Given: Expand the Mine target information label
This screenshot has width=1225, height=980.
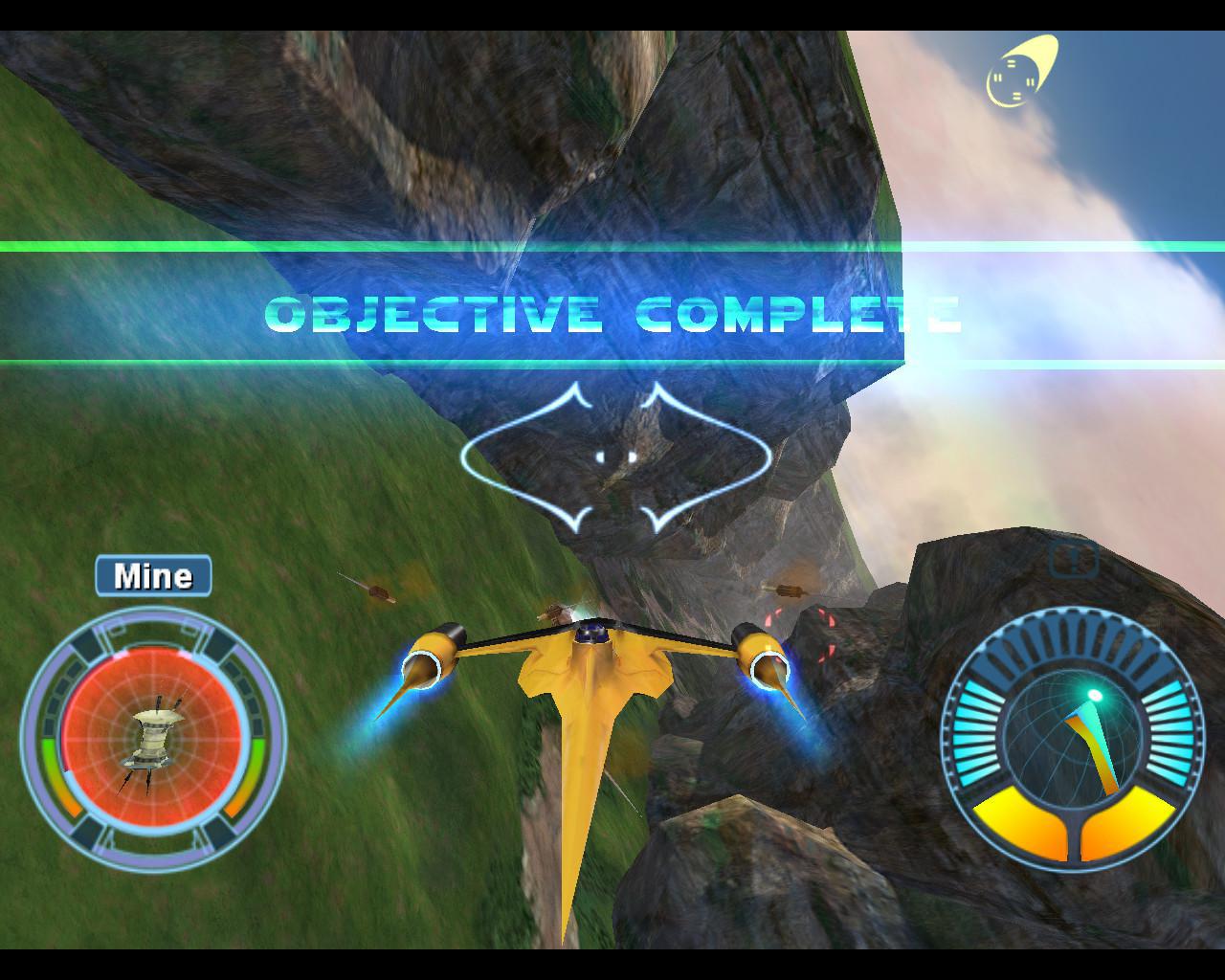Looking at the screenshot, I should coord(152,575).
